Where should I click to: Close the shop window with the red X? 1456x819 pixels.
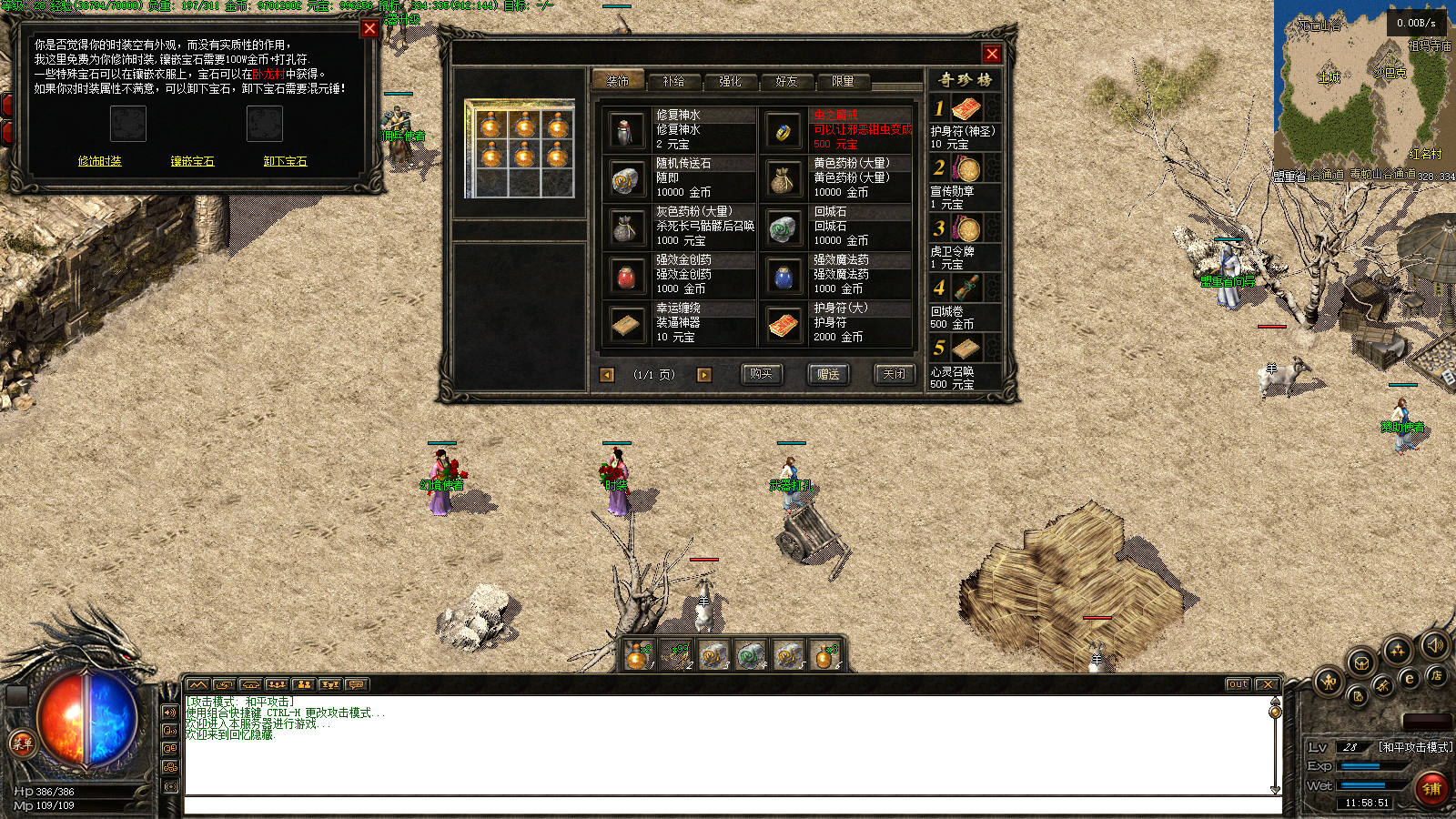[992, 54]
